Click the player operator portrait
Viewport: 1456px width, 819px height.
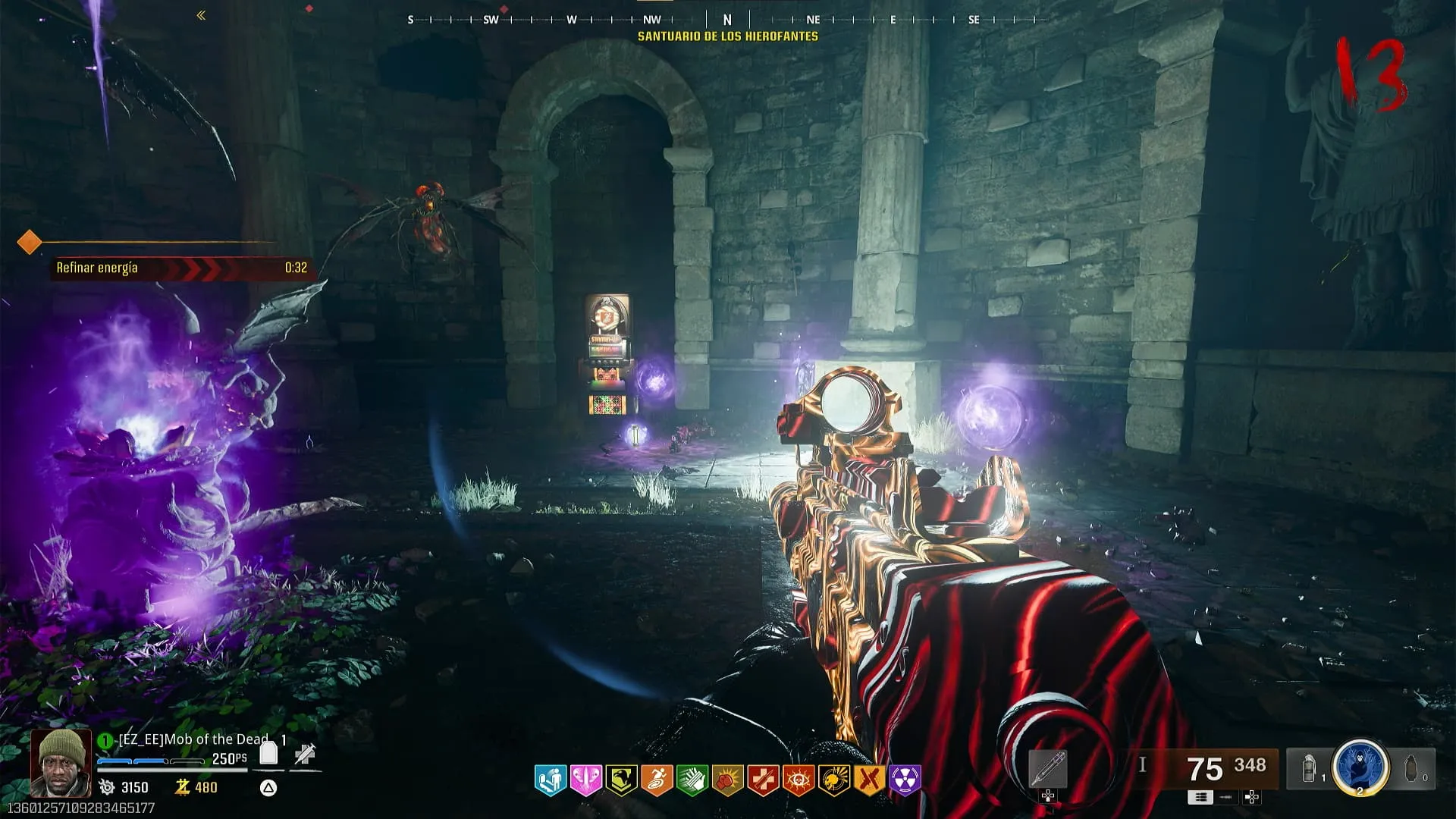(x=61, y=762)
